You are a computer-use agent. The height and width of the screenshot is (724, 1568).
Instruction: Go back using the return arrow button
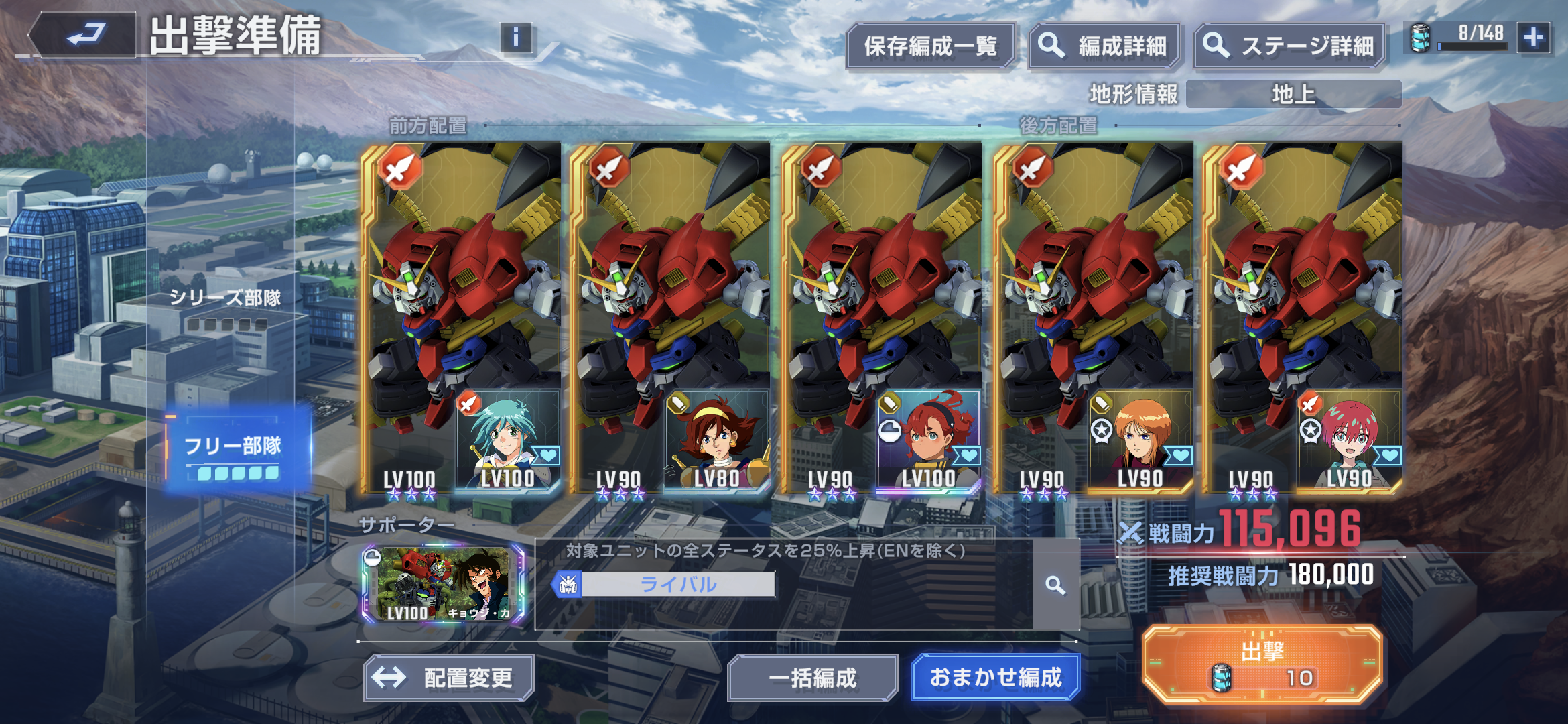click(x=84, y=35)
